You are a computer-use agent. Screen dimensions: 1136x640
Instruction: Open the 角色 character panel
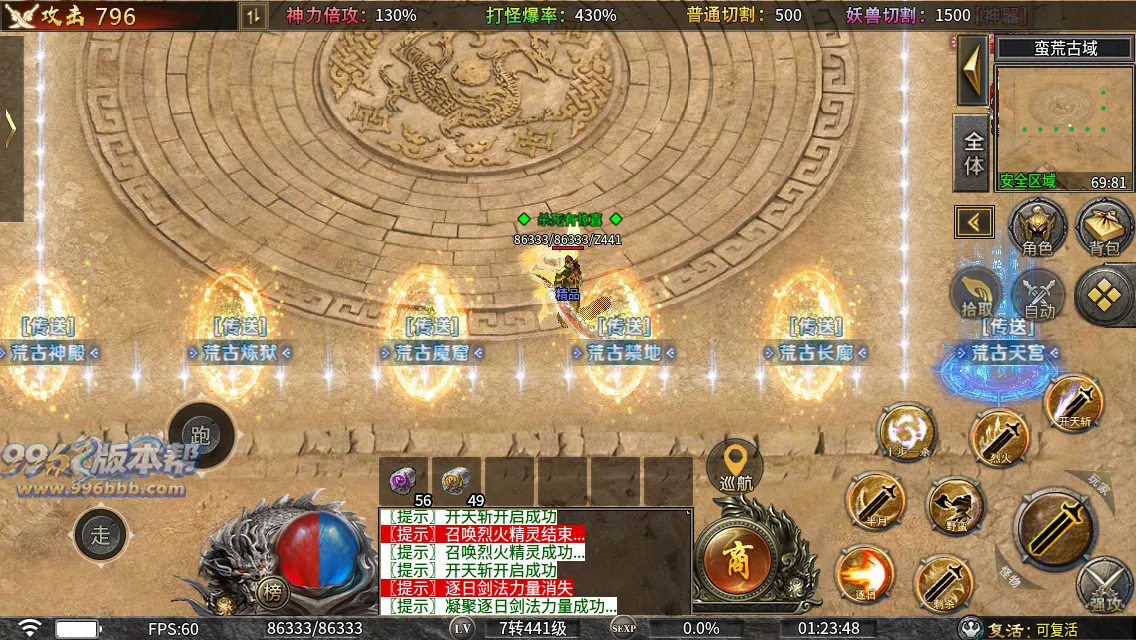click(1037, 226)
